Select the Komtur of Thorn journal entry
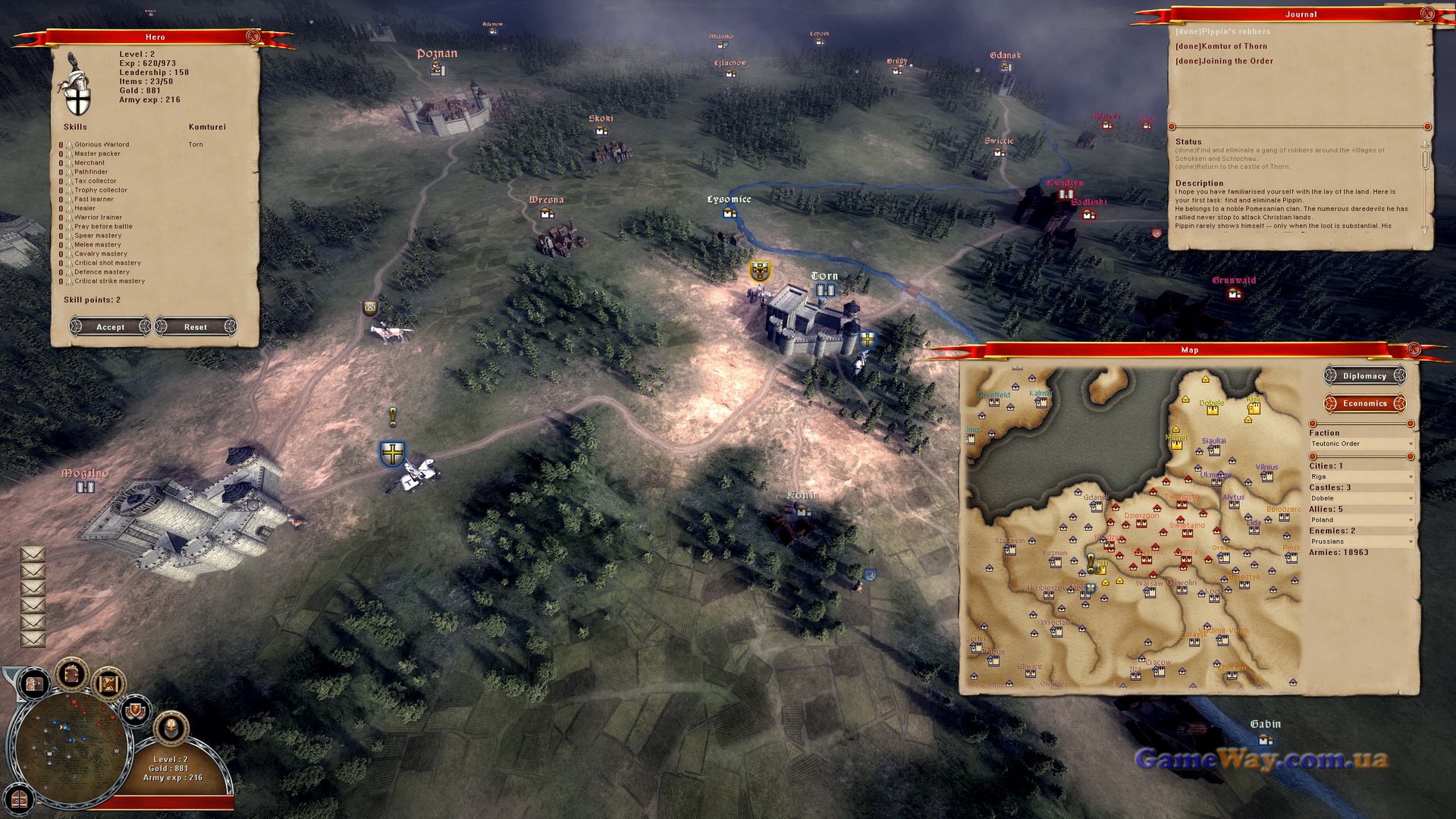Image resolution: width=1456 pixels, height=819 pixels. click(1221, 46)
